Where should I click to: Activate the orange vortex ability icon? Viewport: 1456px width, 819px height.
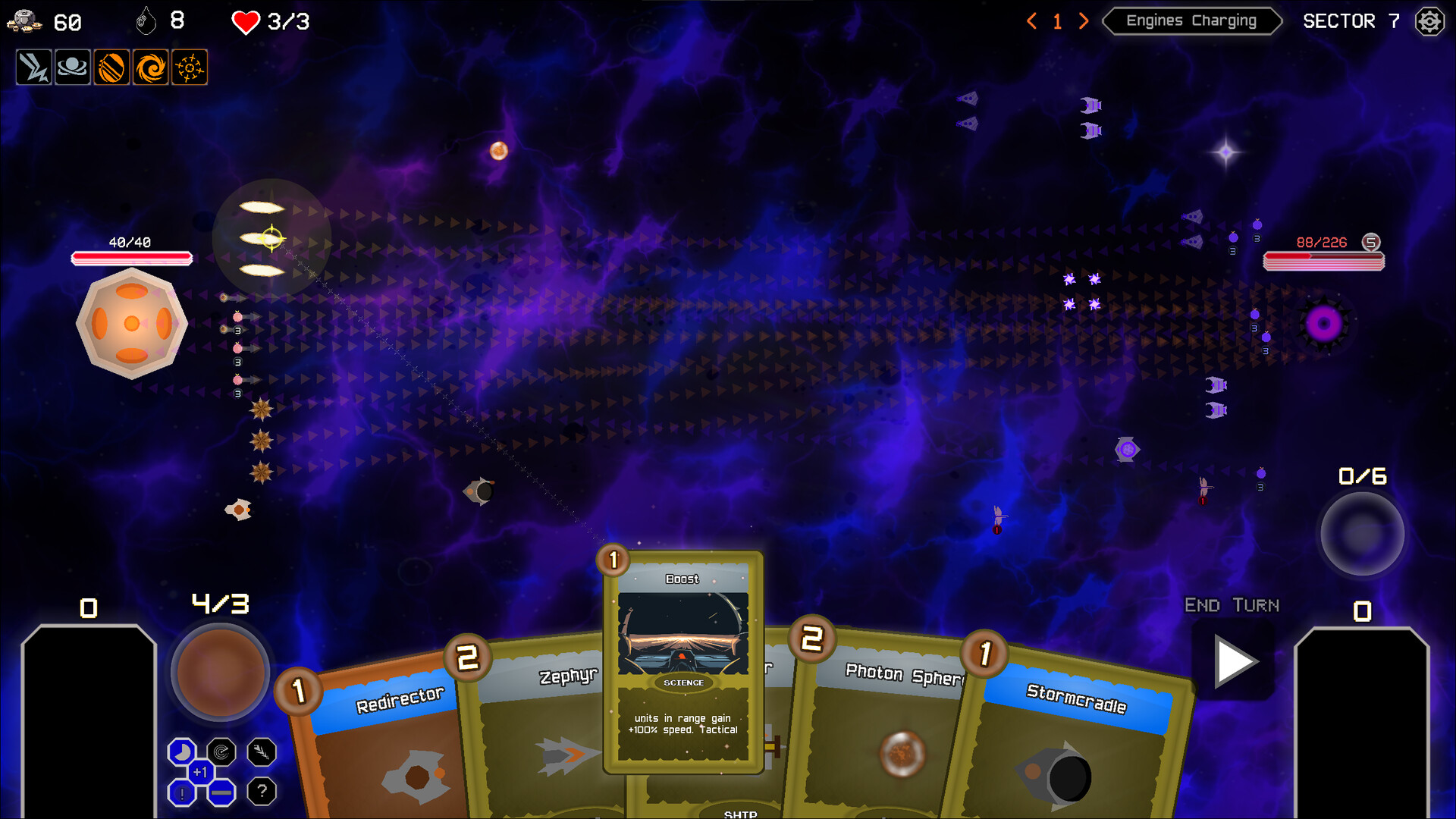pos(150,67)
